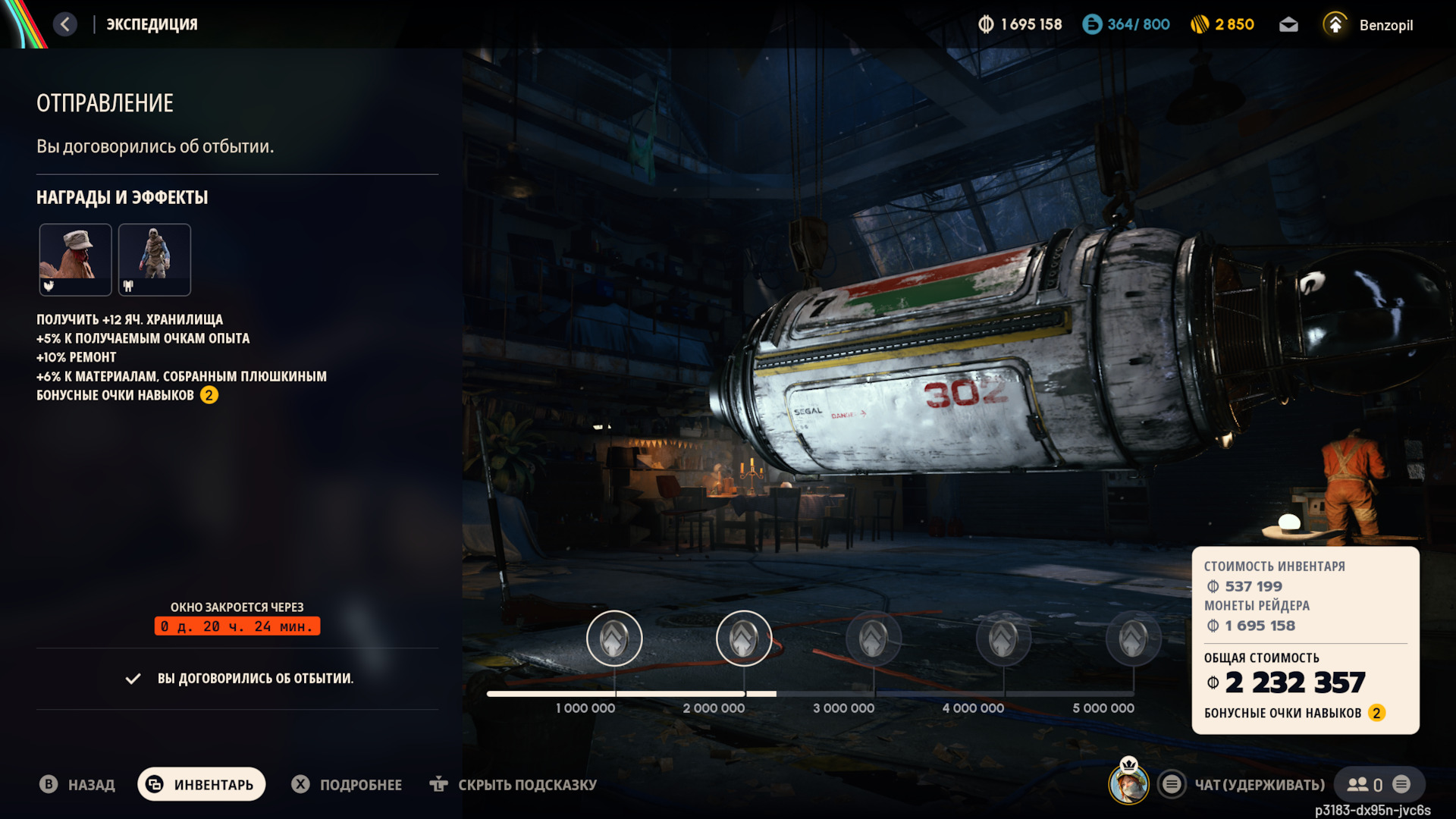The image size is (1456, 819).
Task: Go back using the top-left arrow
Action: pyautogui.click(x=65, y=24)
